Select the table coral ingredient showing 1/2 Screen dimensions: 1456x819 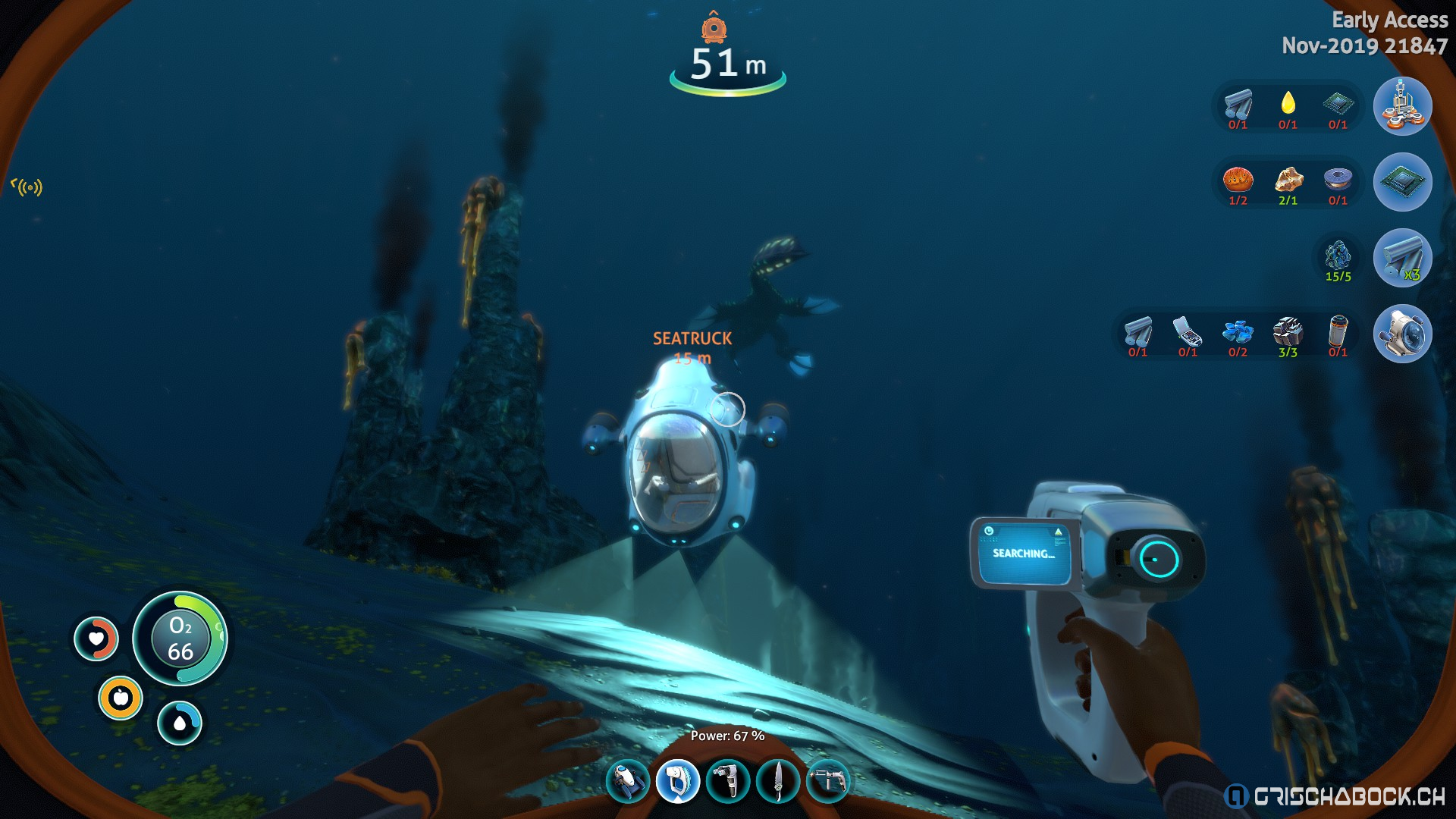1238,180
